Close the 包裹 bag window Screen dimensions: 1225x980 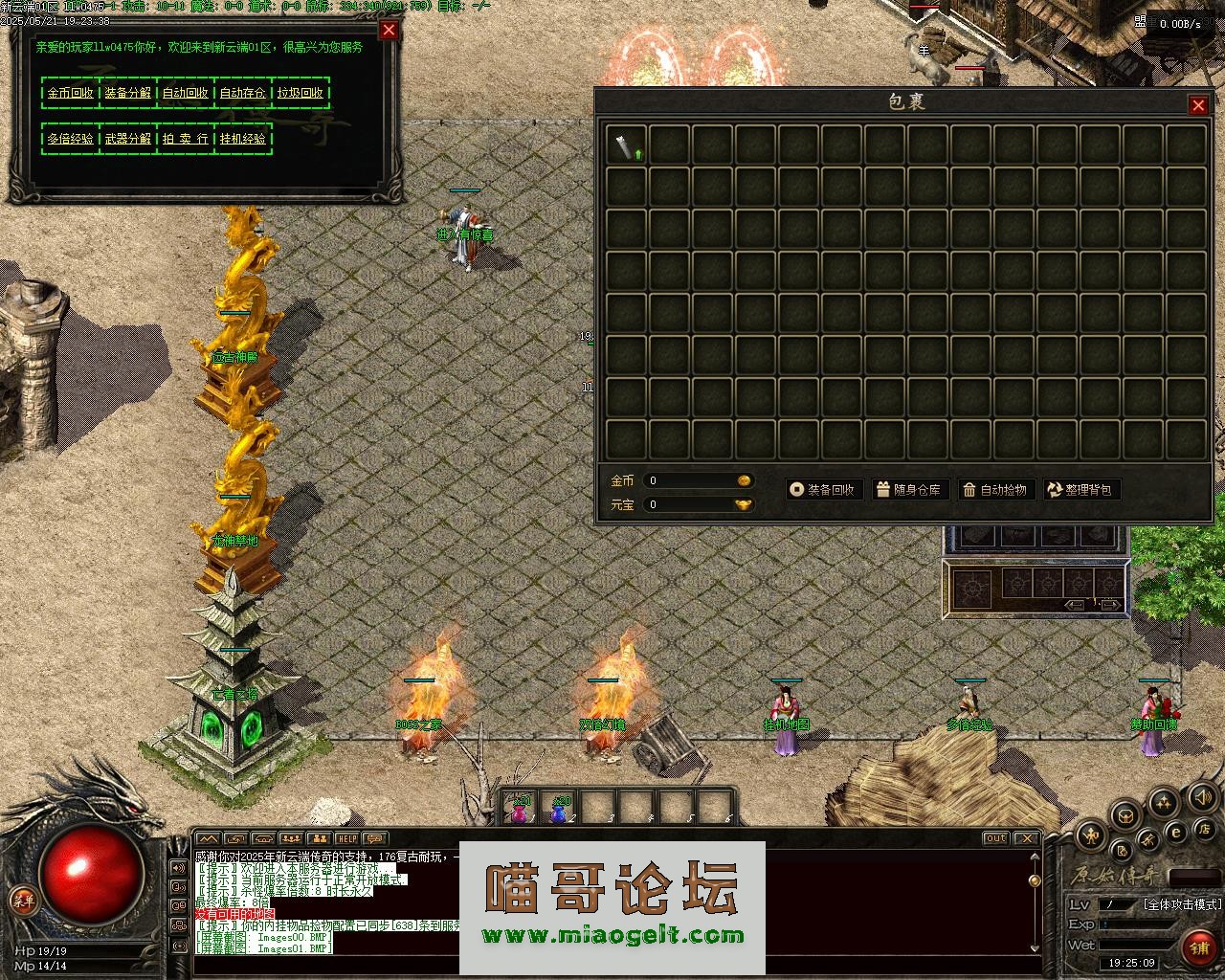1198,105
